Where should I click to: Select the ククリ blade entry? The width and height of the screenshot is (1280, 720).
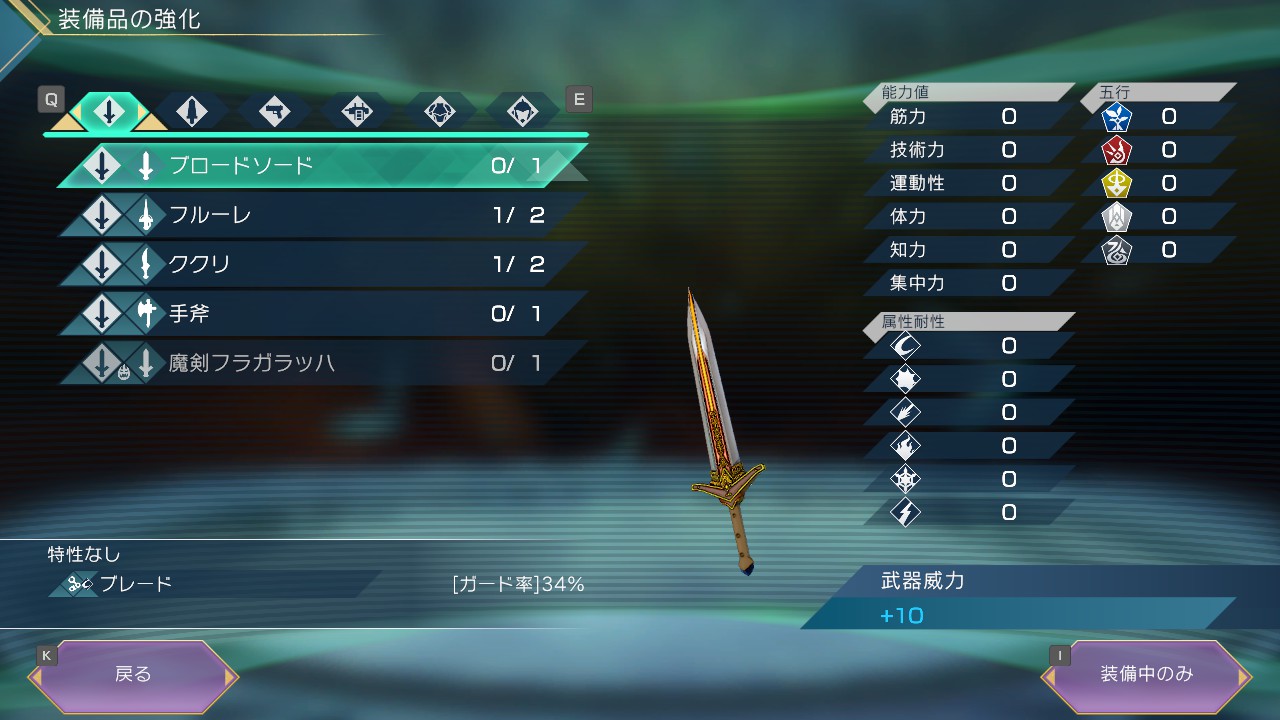320,264
